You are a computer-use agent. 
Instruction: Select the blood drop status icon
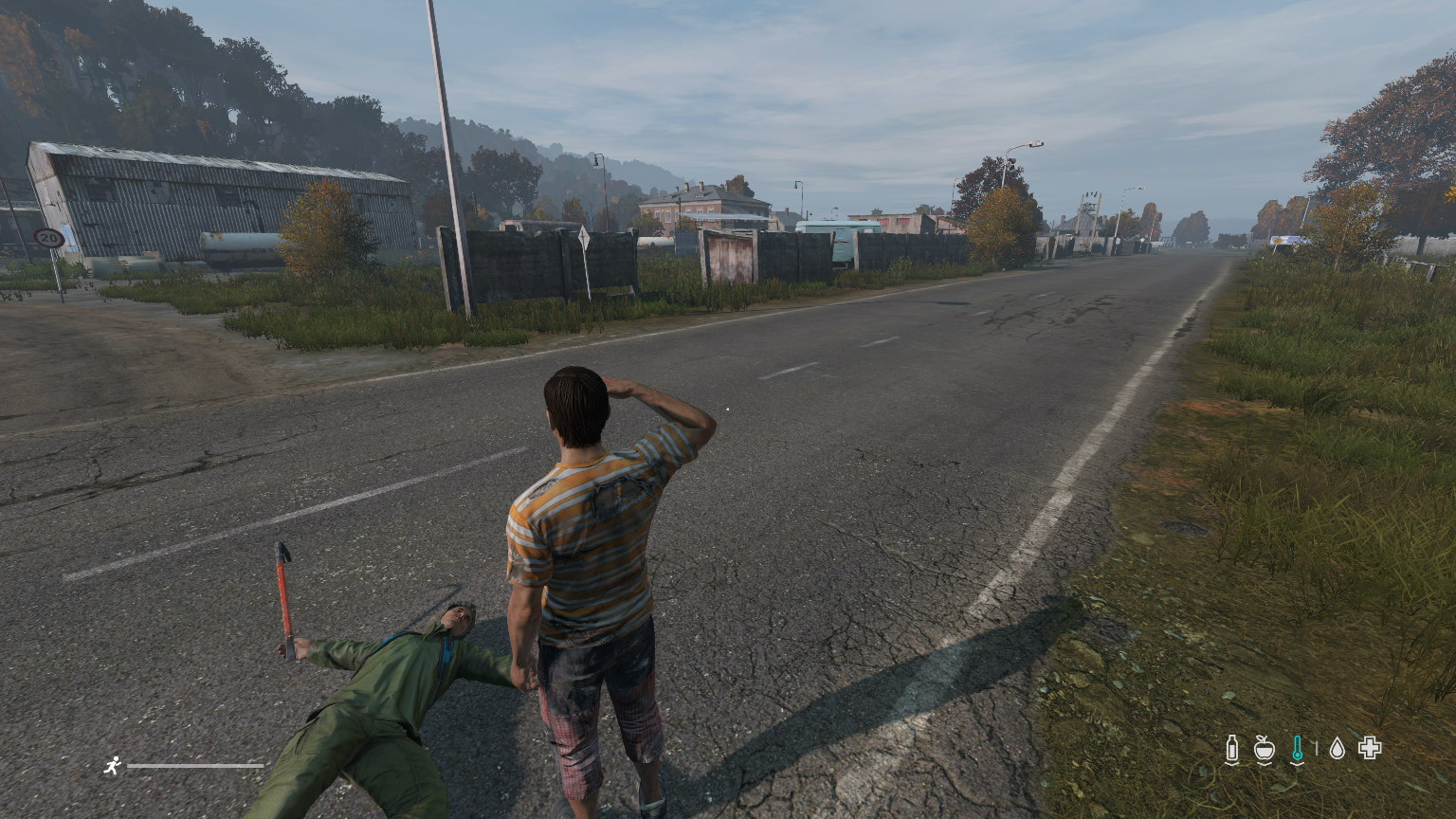1337,749
